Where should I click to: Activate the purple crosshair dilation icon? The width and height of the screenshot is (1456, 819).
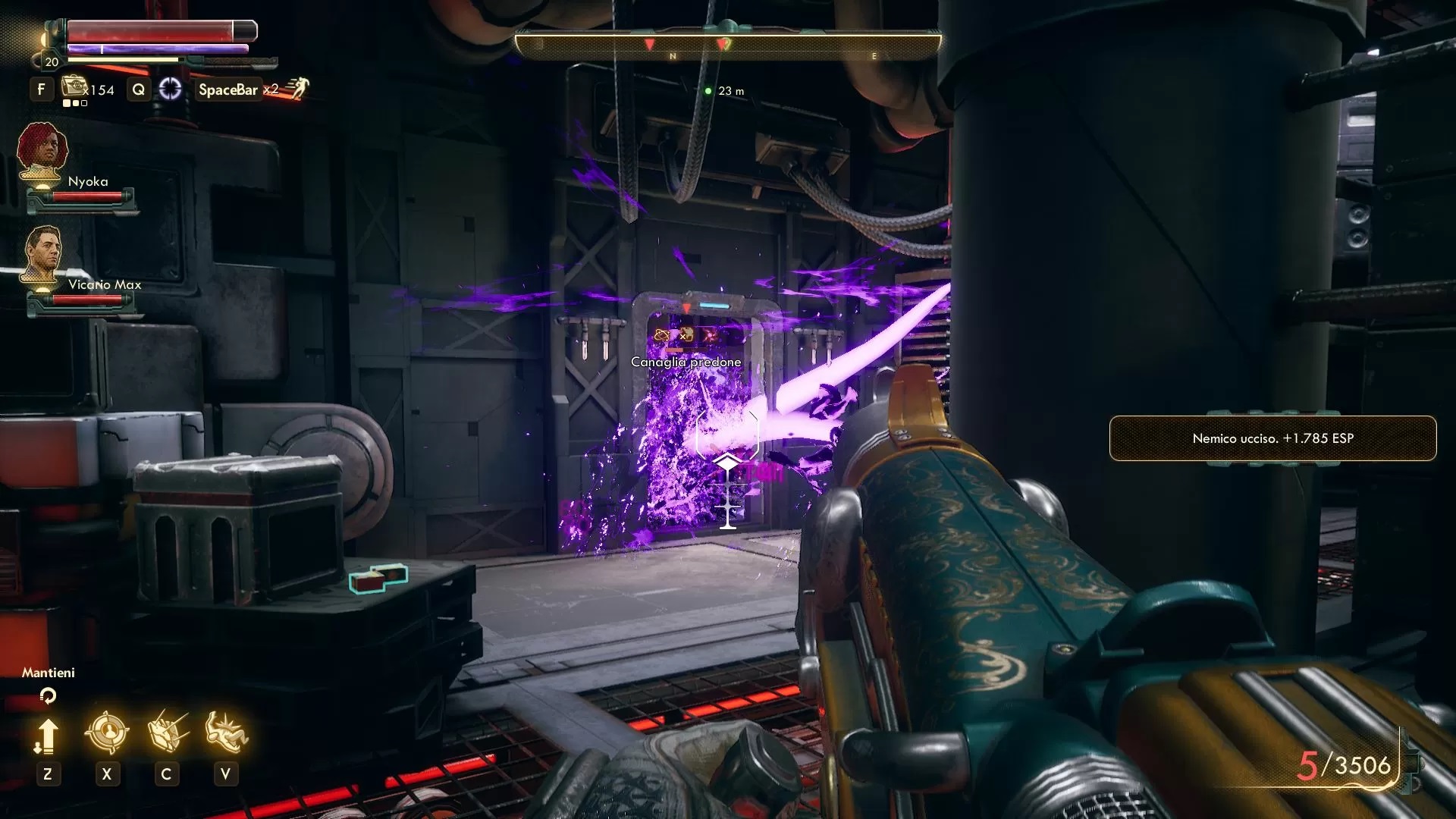tap(170, 89)
